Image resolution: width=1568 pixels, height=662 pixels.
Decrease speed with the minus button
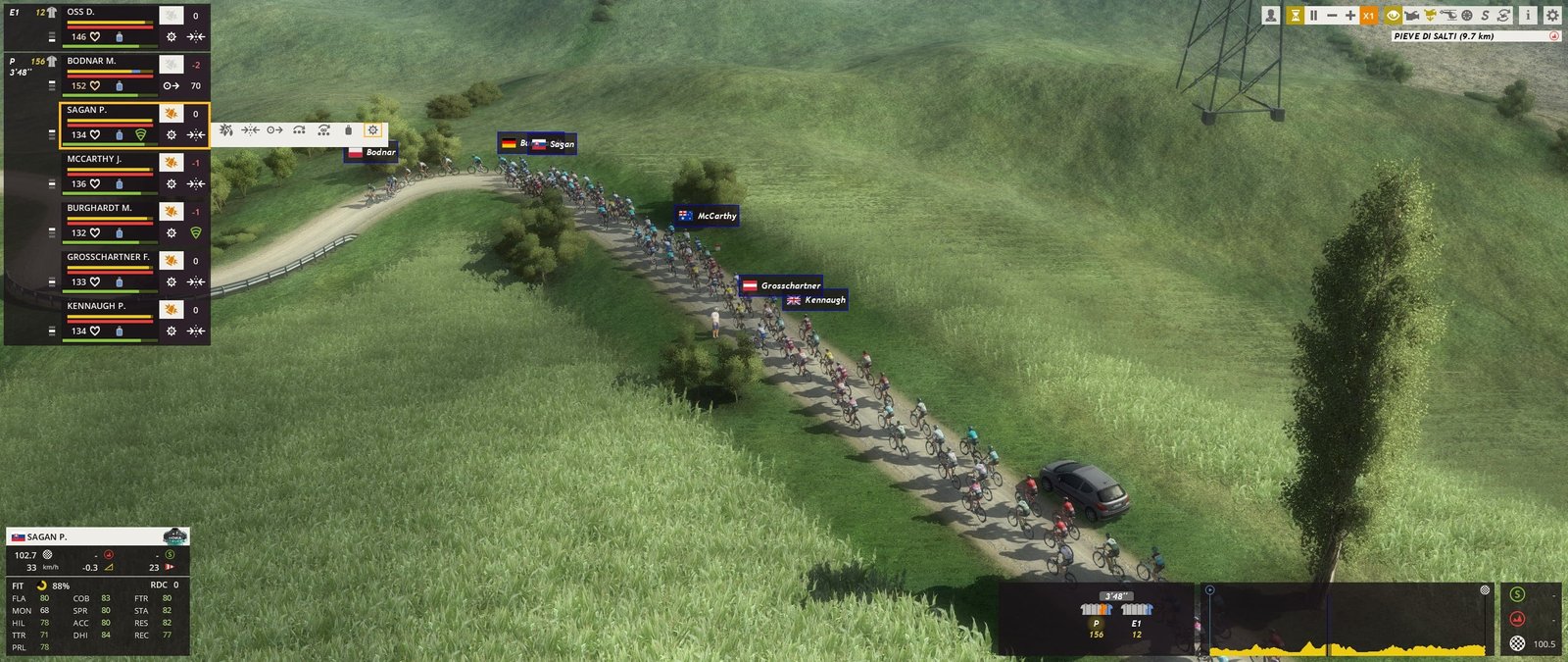click(1332, 16)
